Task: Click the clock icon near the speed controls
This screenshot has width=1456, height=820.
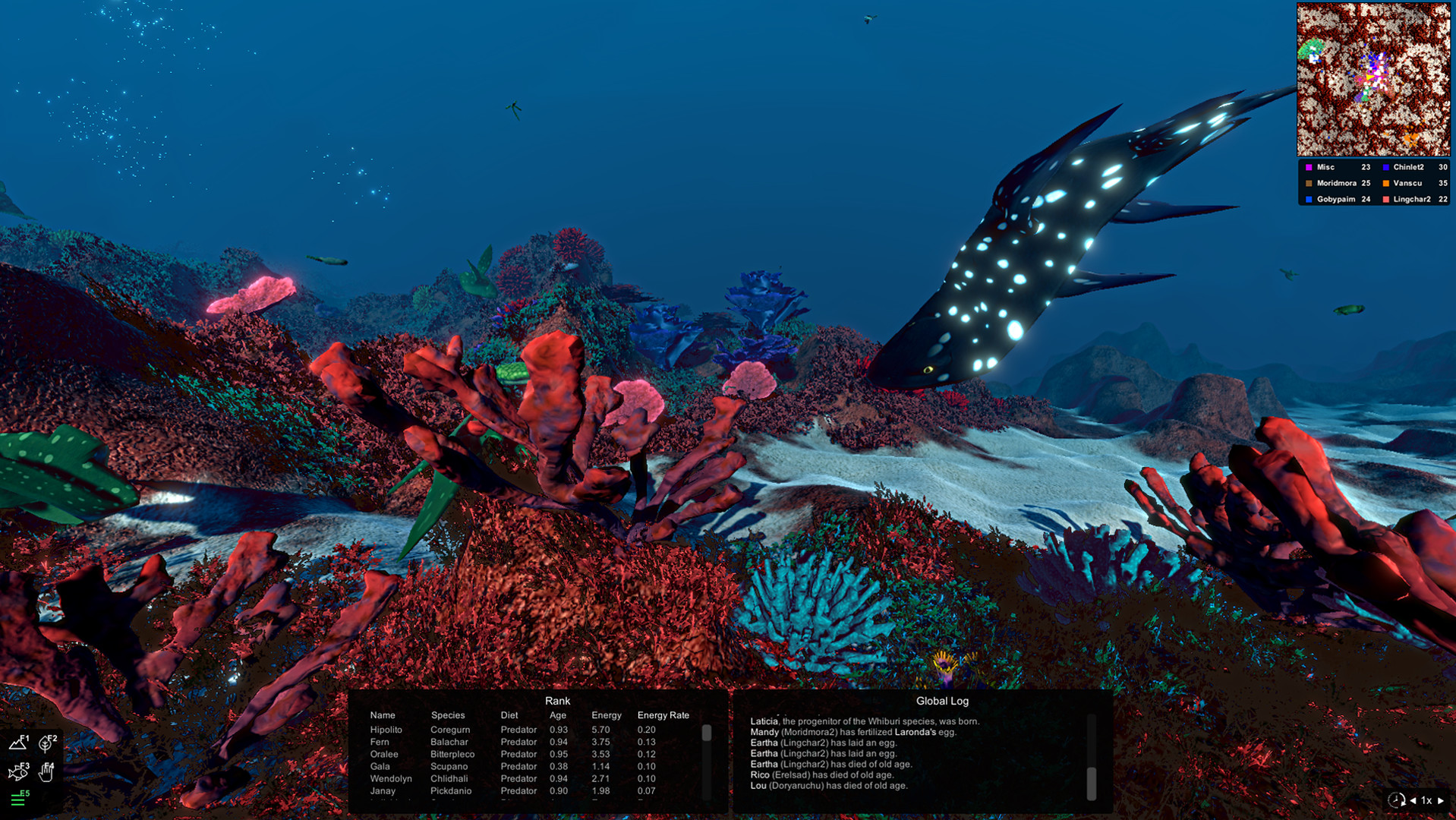Action: 1397,799
